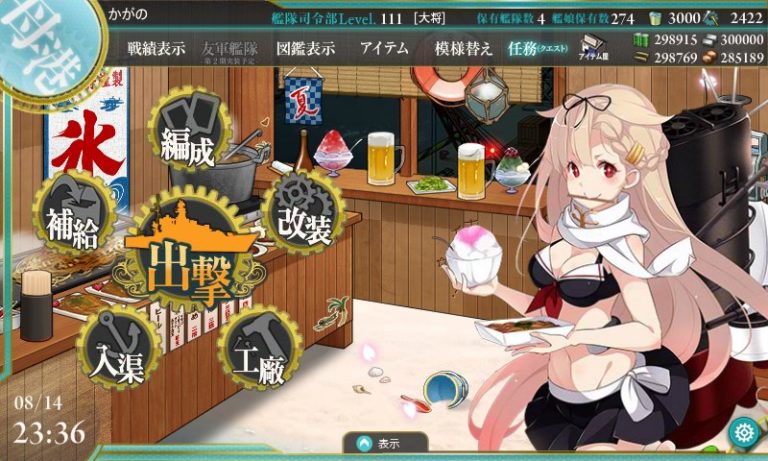The height and width of the screenshot is (461, 768).
Task: Open settings with the gear icon
Action: tap(743, 433)
